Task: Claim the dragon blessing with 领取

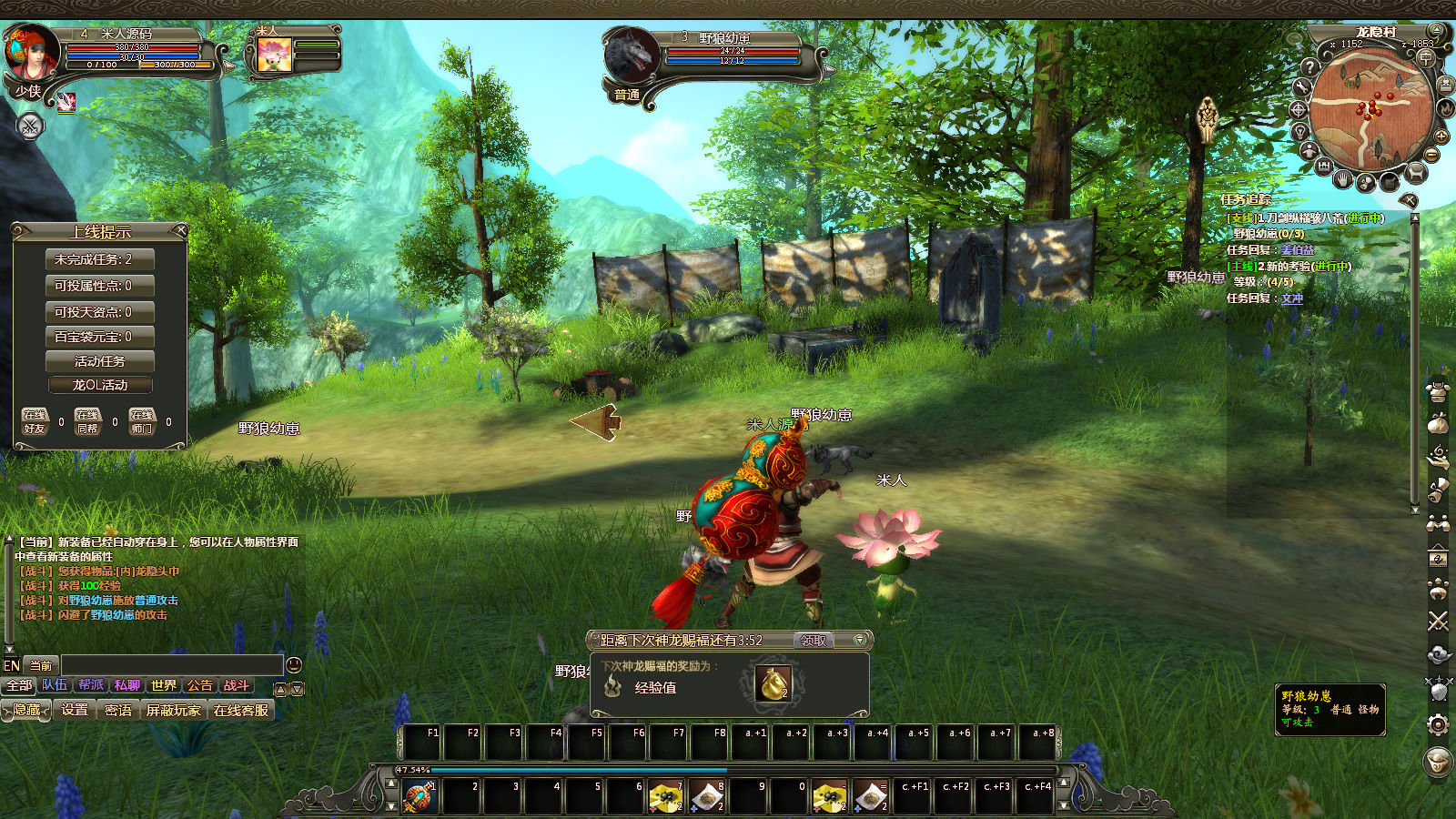Action: click(x=813, y=641)
